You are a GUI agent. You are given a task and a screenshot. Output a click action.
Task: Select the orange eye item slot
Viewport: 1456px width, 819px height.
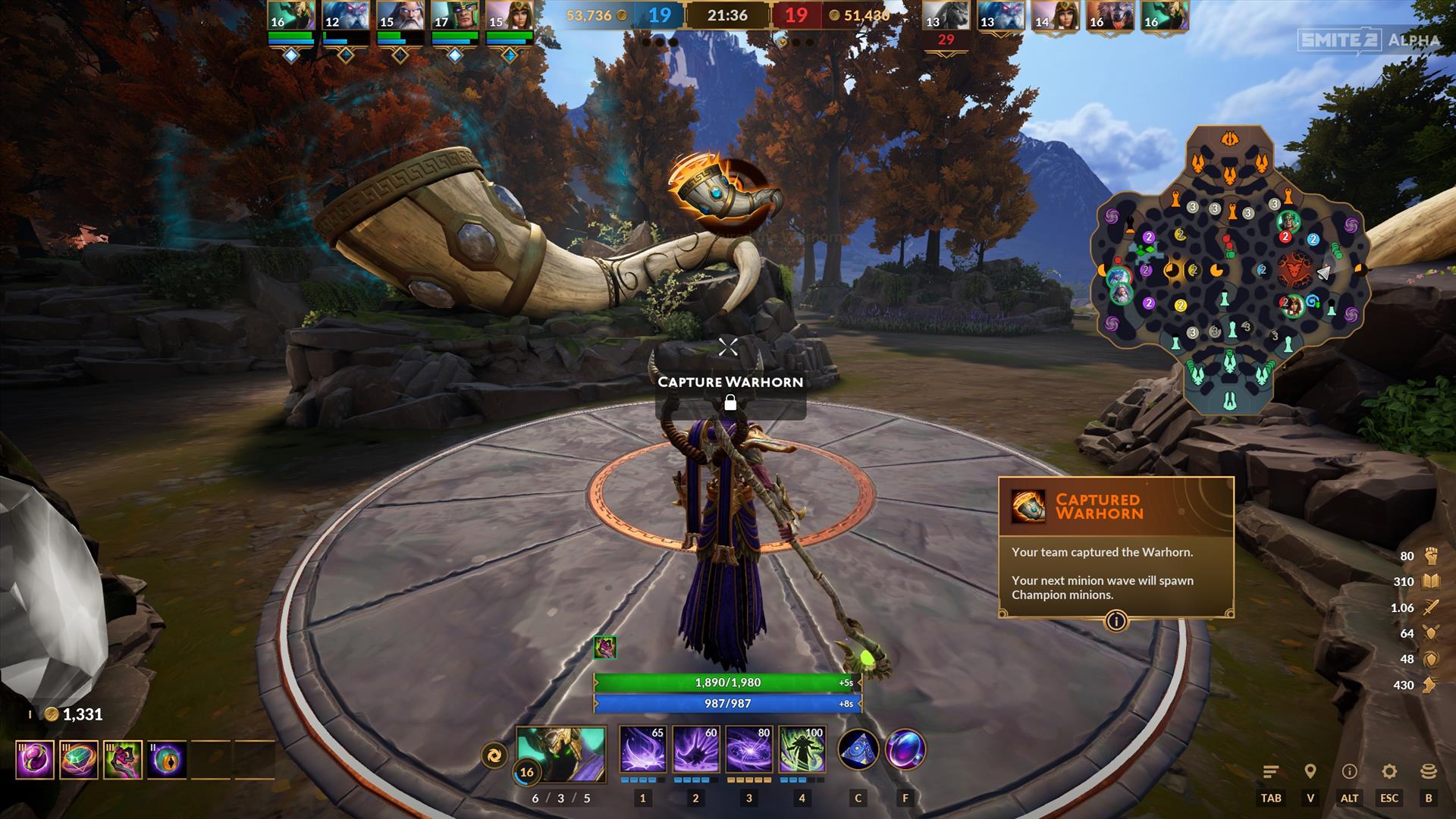click(167, 760)
